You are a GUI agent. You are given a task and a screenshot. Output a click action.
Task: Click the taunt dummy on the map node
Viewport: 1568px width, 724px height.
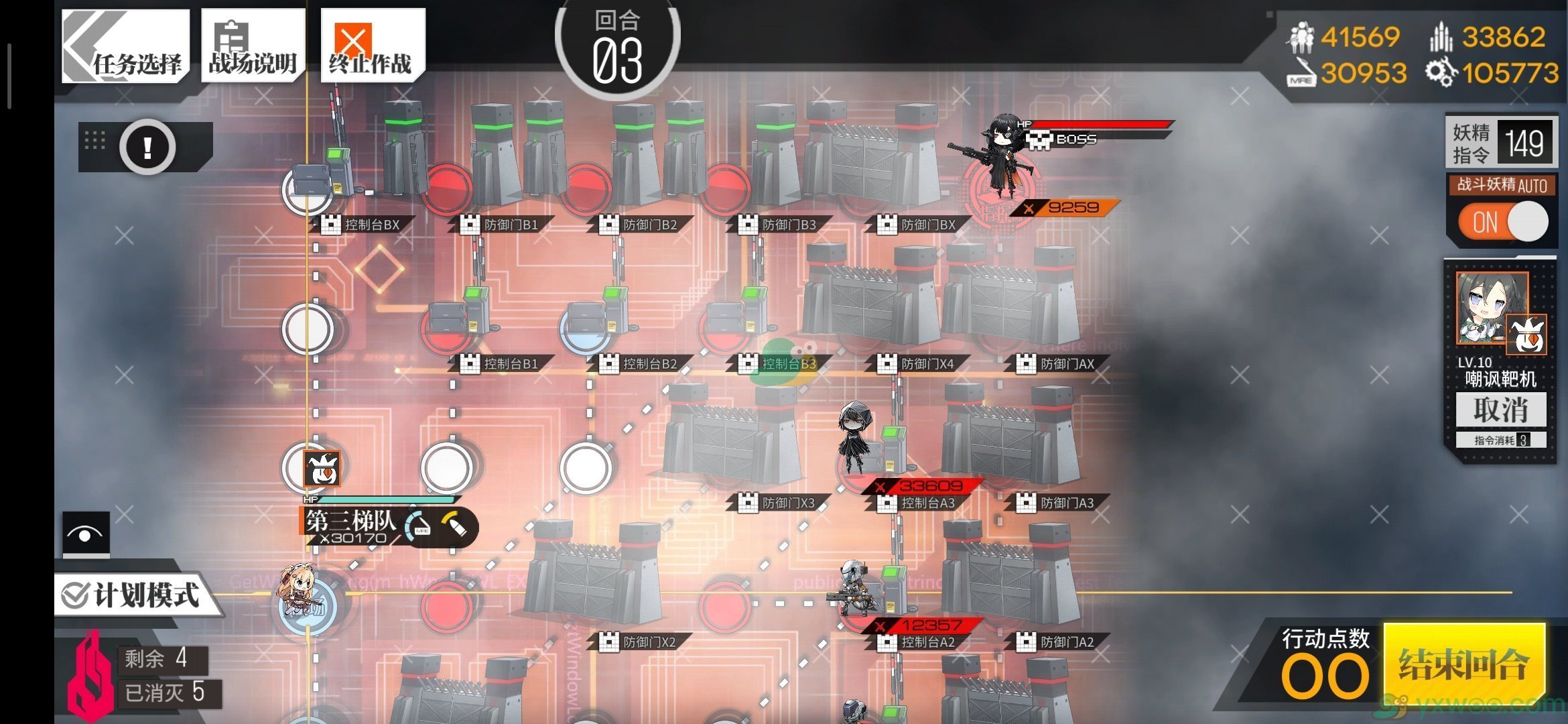click(x=321, y=468)
